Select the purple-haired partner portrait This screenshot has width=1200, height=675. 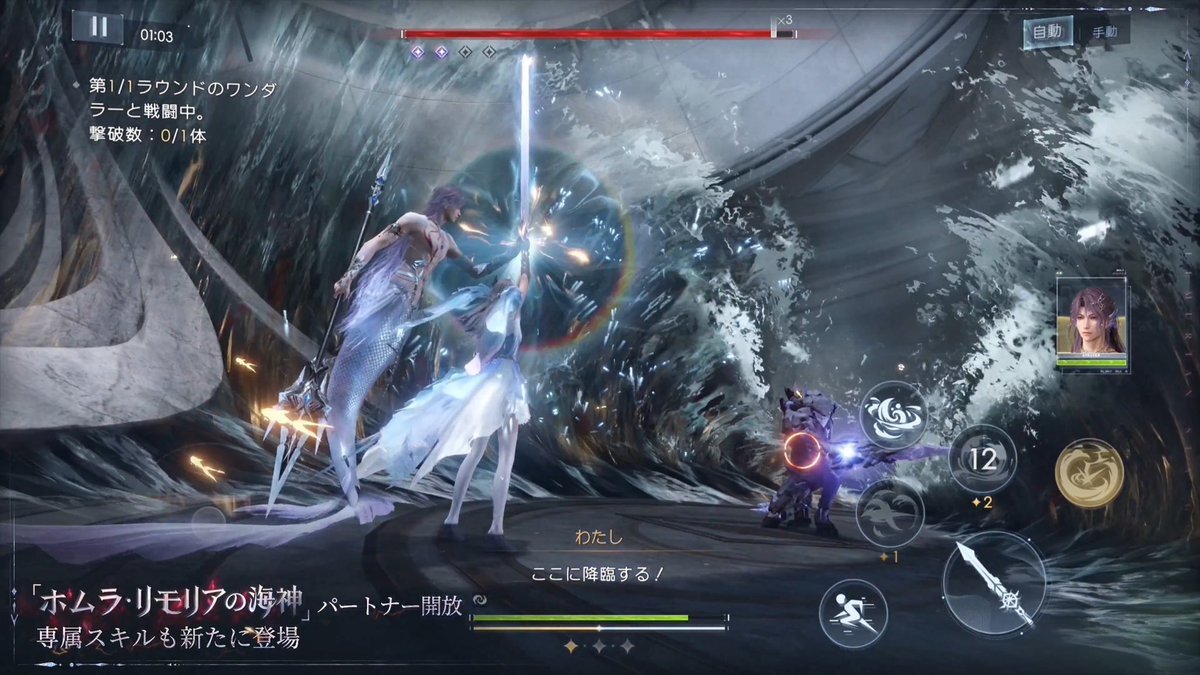point(1091,321)
